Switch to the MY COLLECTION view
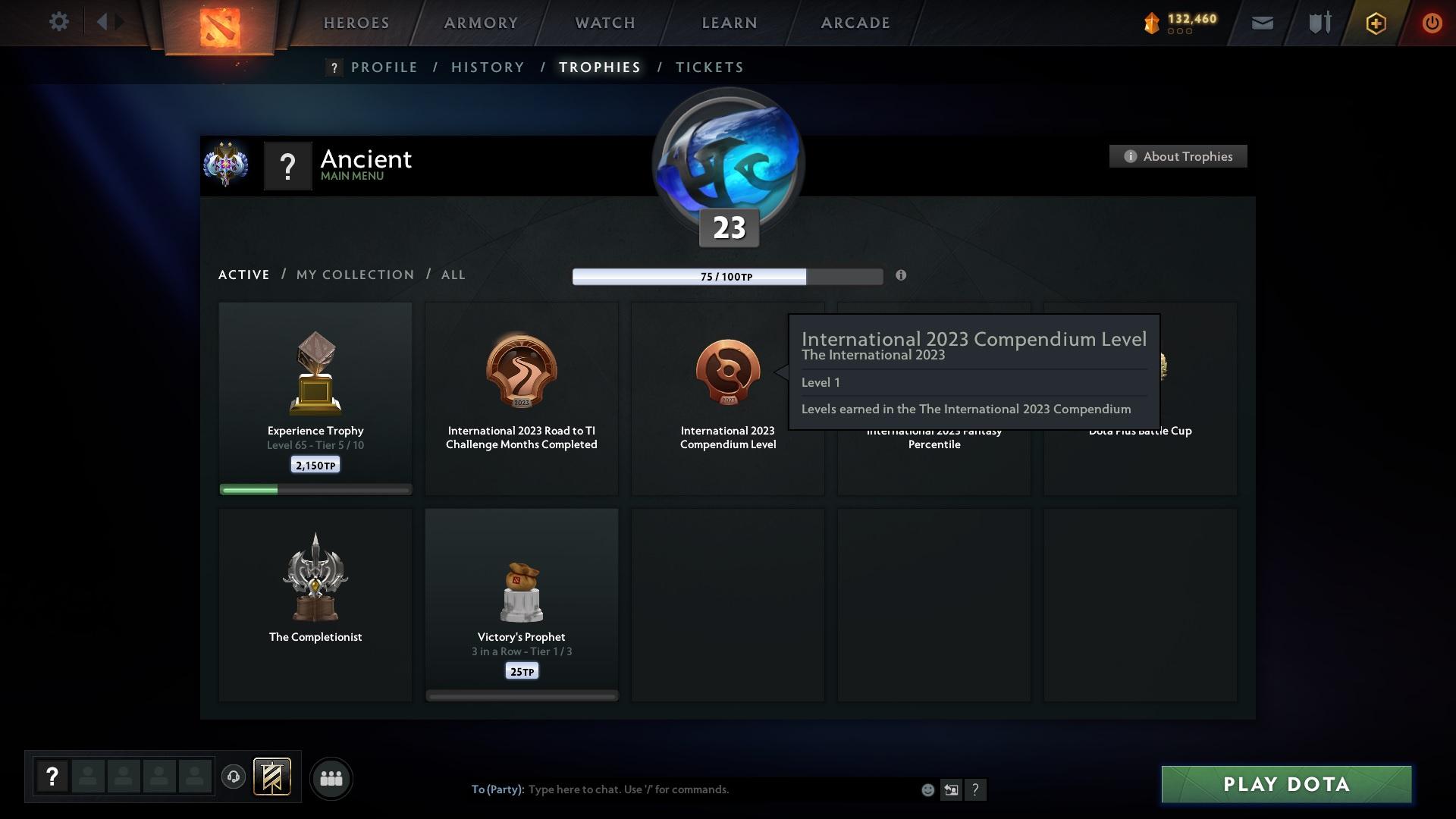This screenshot has height=819, width=1456. coord(354,275)
